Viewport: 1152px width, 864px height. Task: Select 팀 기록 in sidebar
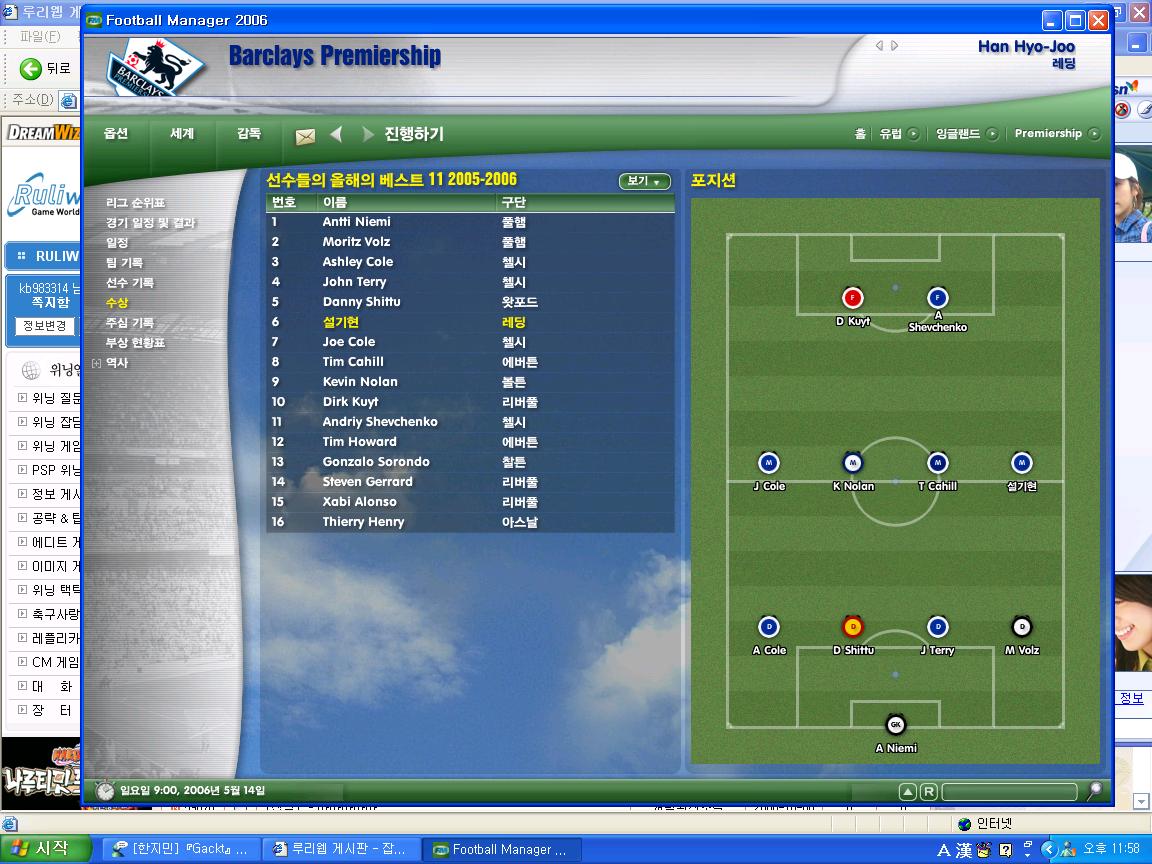point(125,263)
